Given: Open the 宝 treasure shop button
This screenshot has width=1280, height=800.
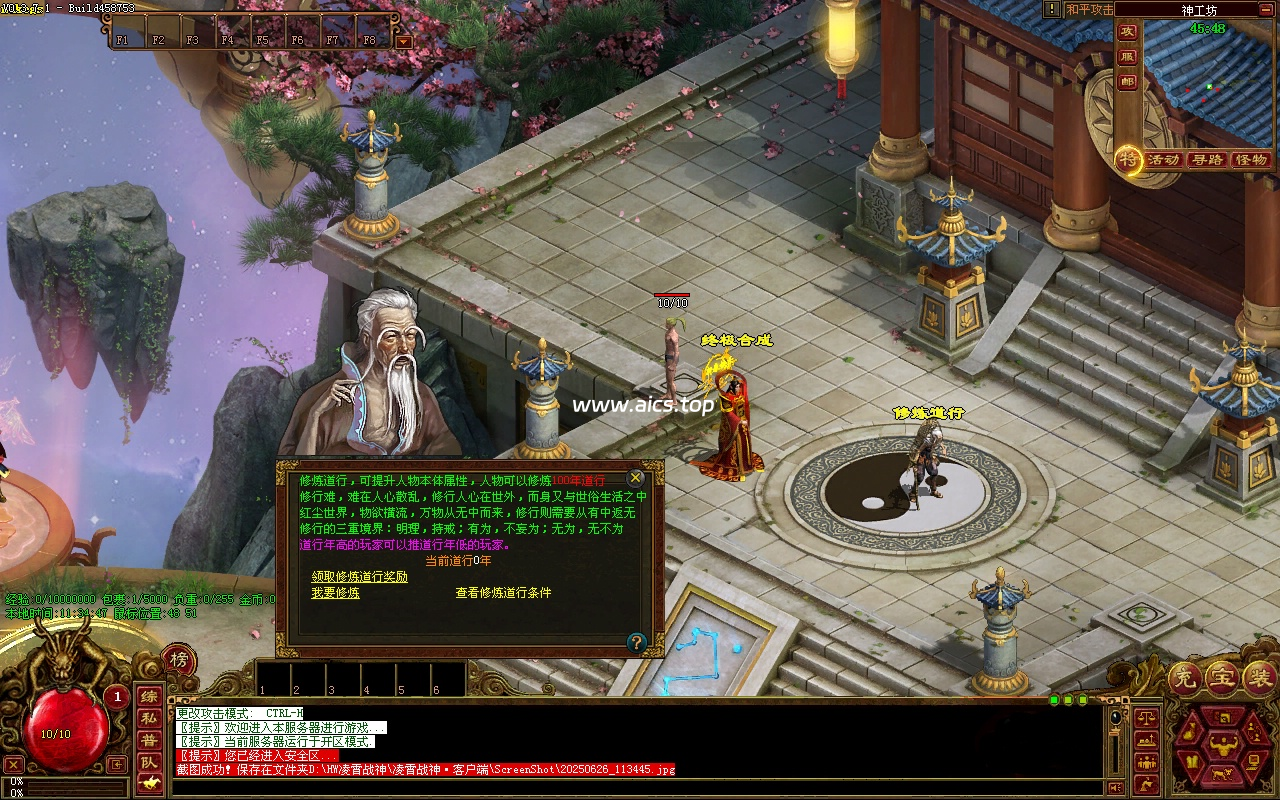Looking at the screenshot, I should (x=1222, y=679).
